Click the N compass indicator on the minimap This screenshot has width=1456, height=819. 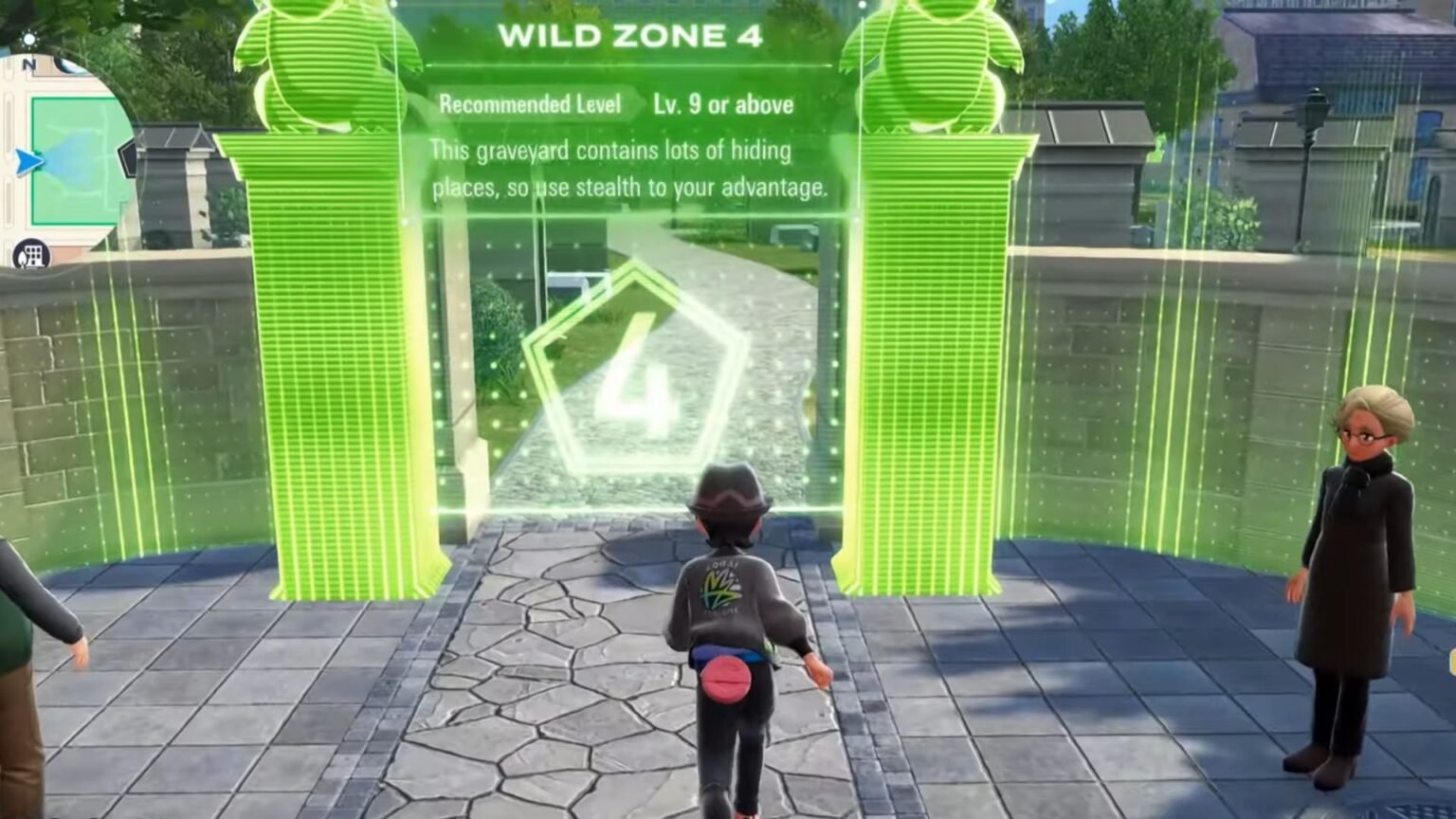[x=28, y=65]
